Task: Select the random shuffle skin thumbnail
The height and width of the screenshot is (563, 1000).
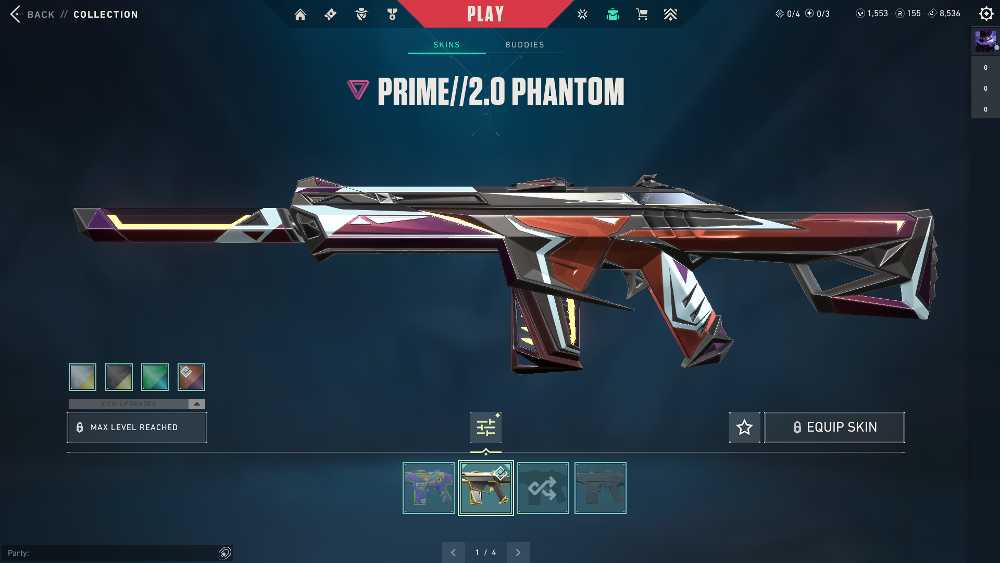Action: (x=543, y=488)
